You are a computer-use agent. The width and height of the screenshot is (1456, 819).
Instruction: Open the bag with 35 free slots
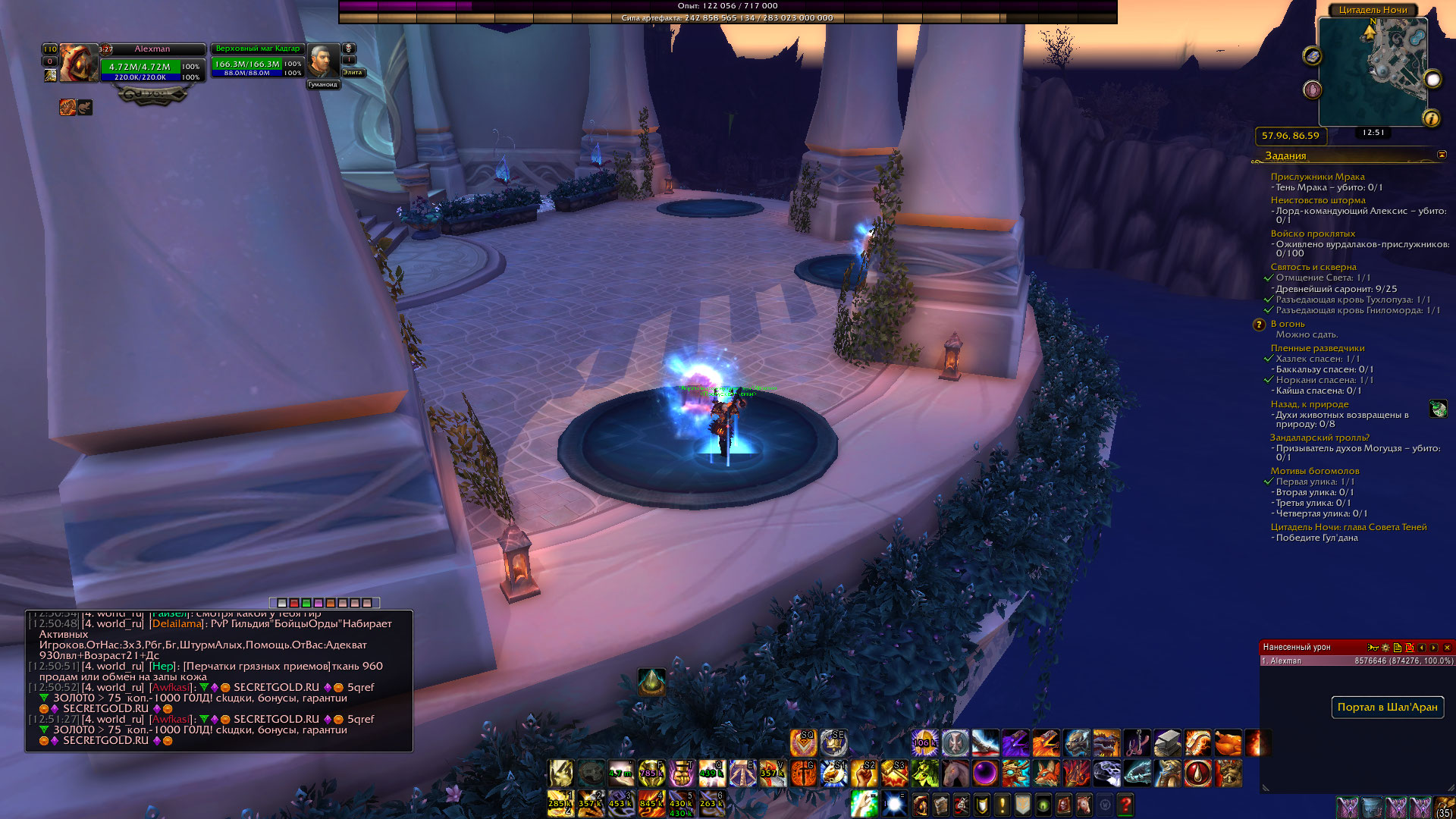(x=1445, y=807)
